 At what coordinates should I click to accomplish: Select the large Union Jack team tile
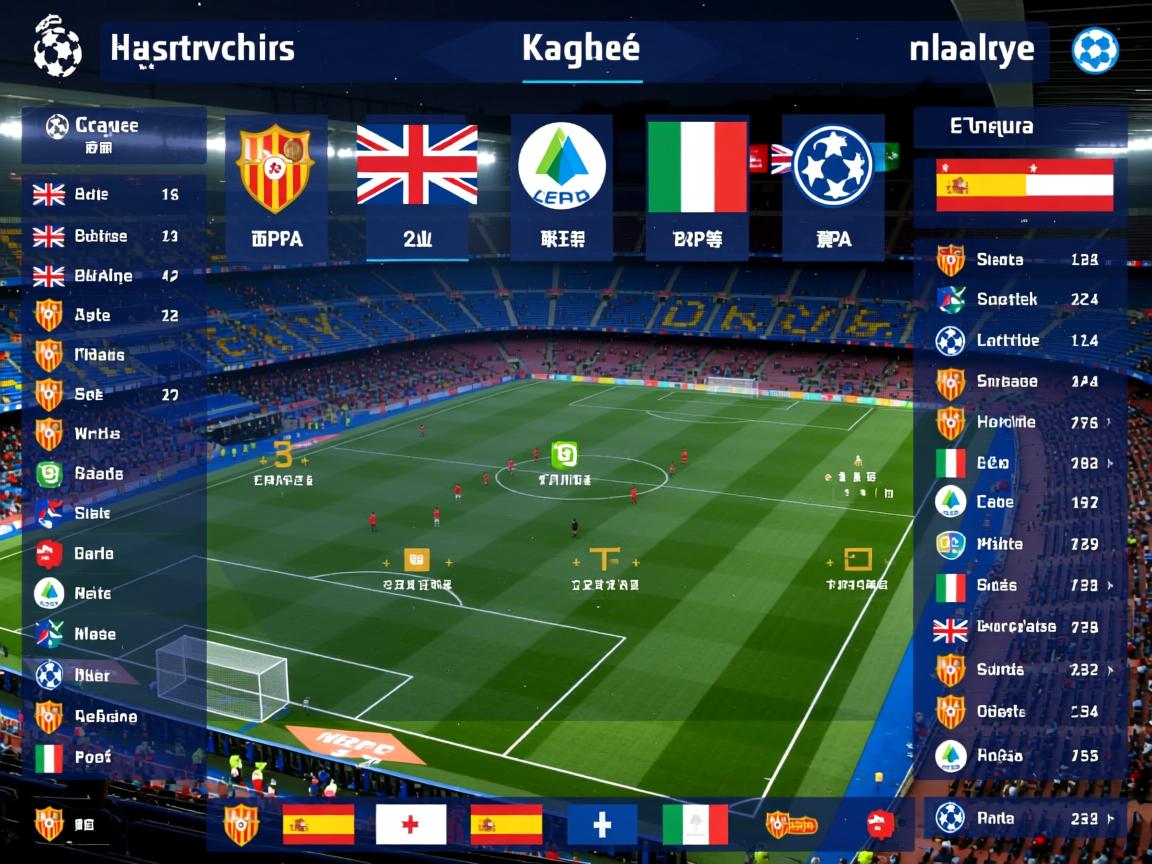click(417, 186)
